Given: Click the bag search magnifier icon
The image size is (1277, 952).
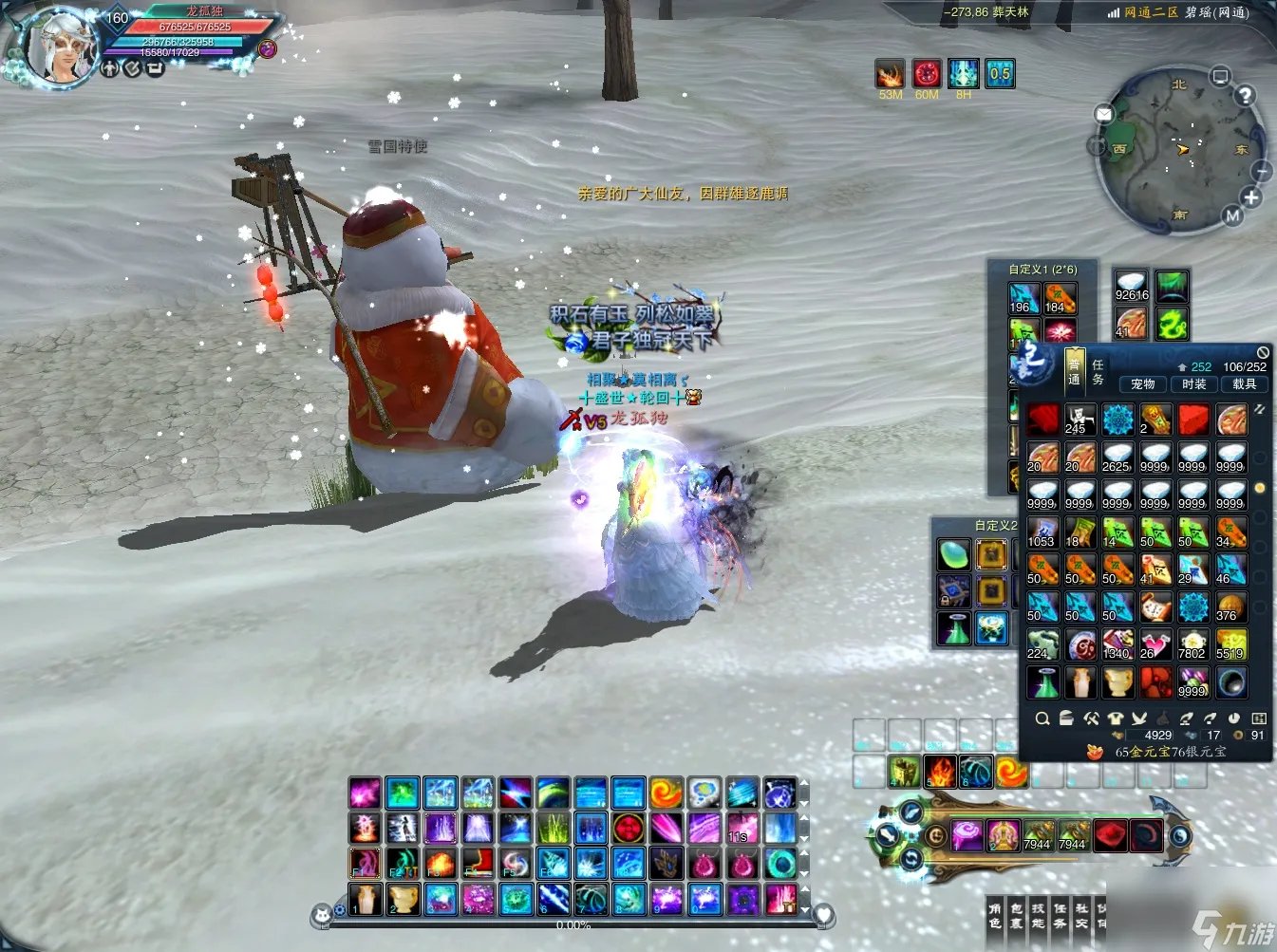Looking at the screenshot, I should click(x=1042, y=719).
